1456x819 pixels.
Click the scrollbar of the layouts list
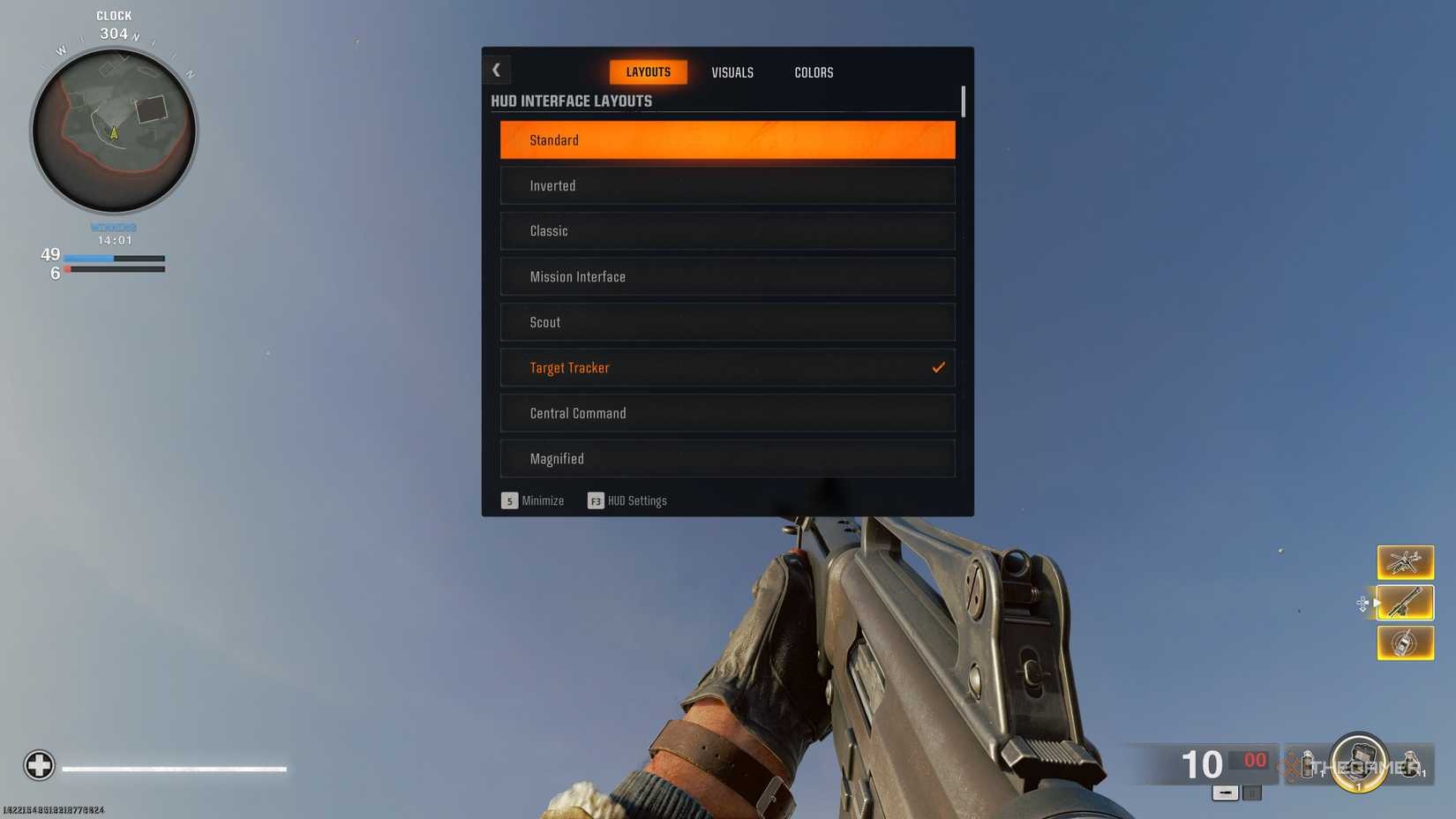(963, 101)
